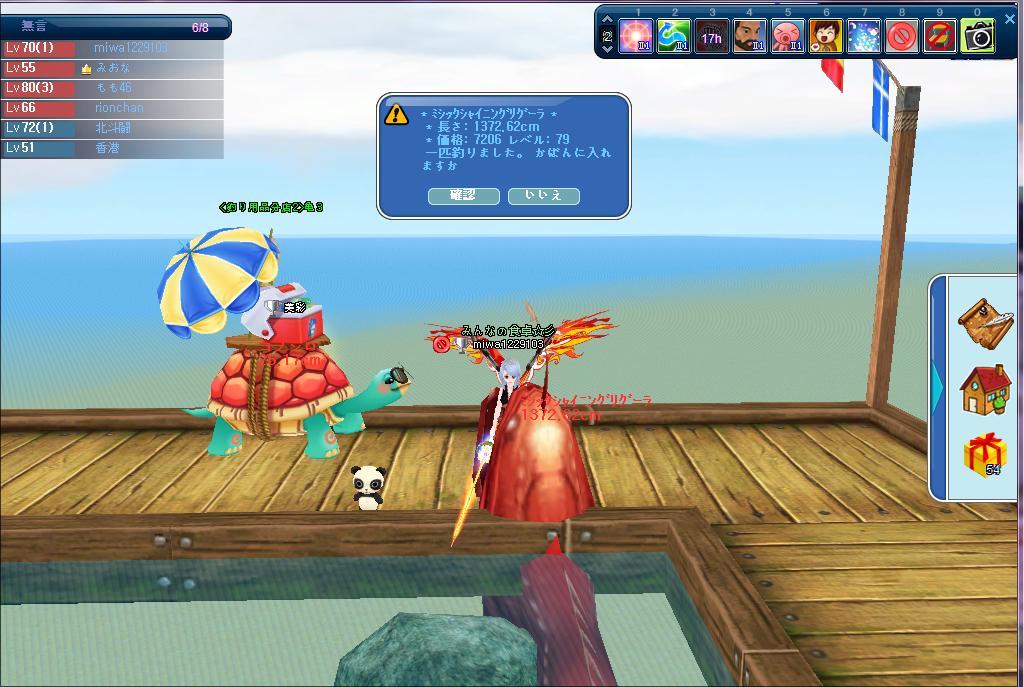This screenshot has width=1024, height=687.
Task: Select the 17h cooldown item in slot 3
Action: 711,37
